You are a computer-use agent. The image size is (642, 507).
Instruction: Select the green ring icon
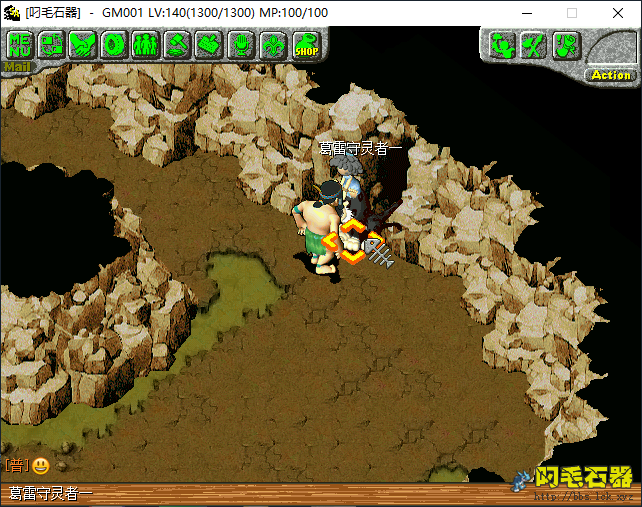pyautogui.click(x=114, y=45)
